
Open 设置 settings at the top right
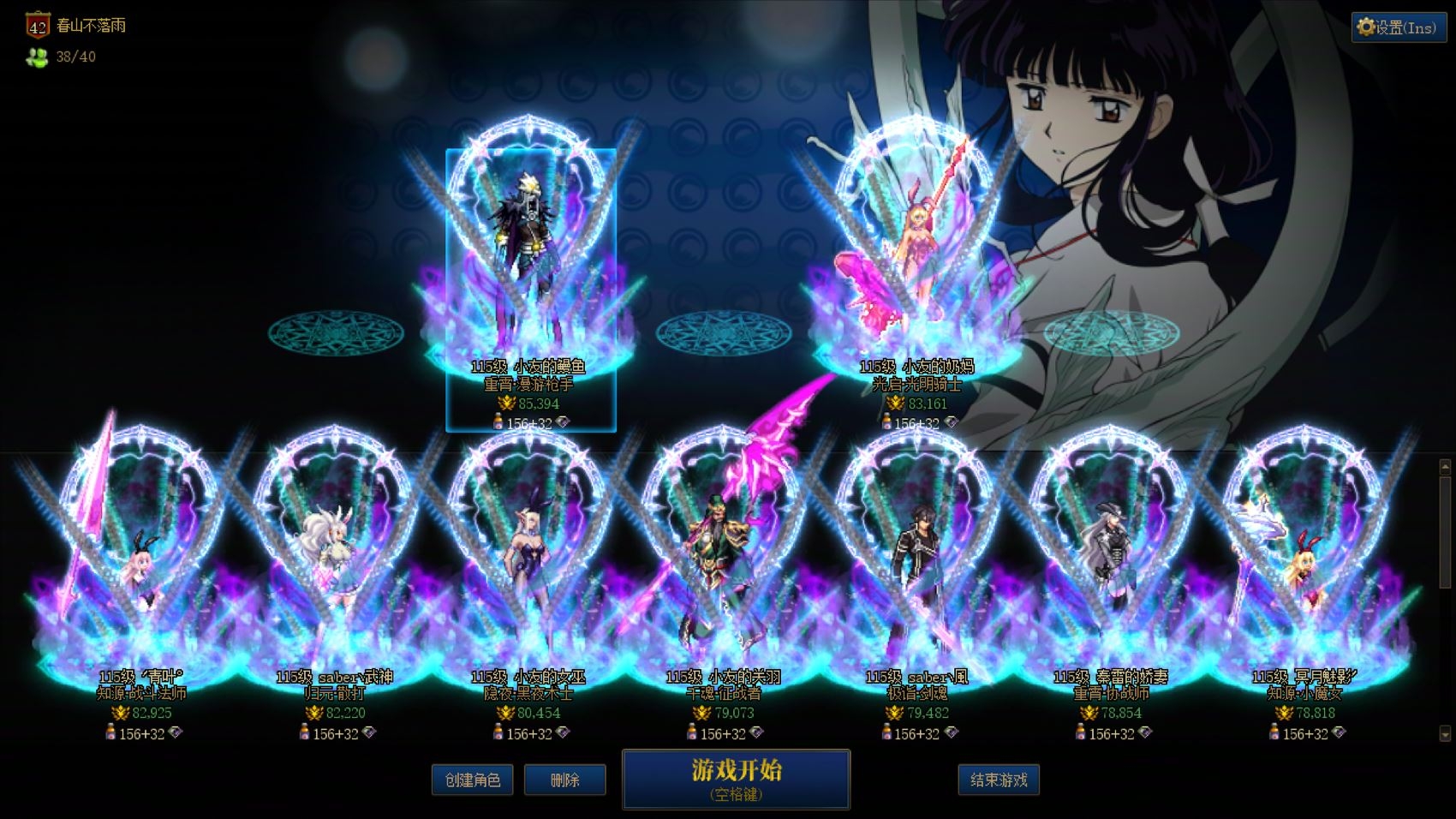click(x=1398, y=27)
